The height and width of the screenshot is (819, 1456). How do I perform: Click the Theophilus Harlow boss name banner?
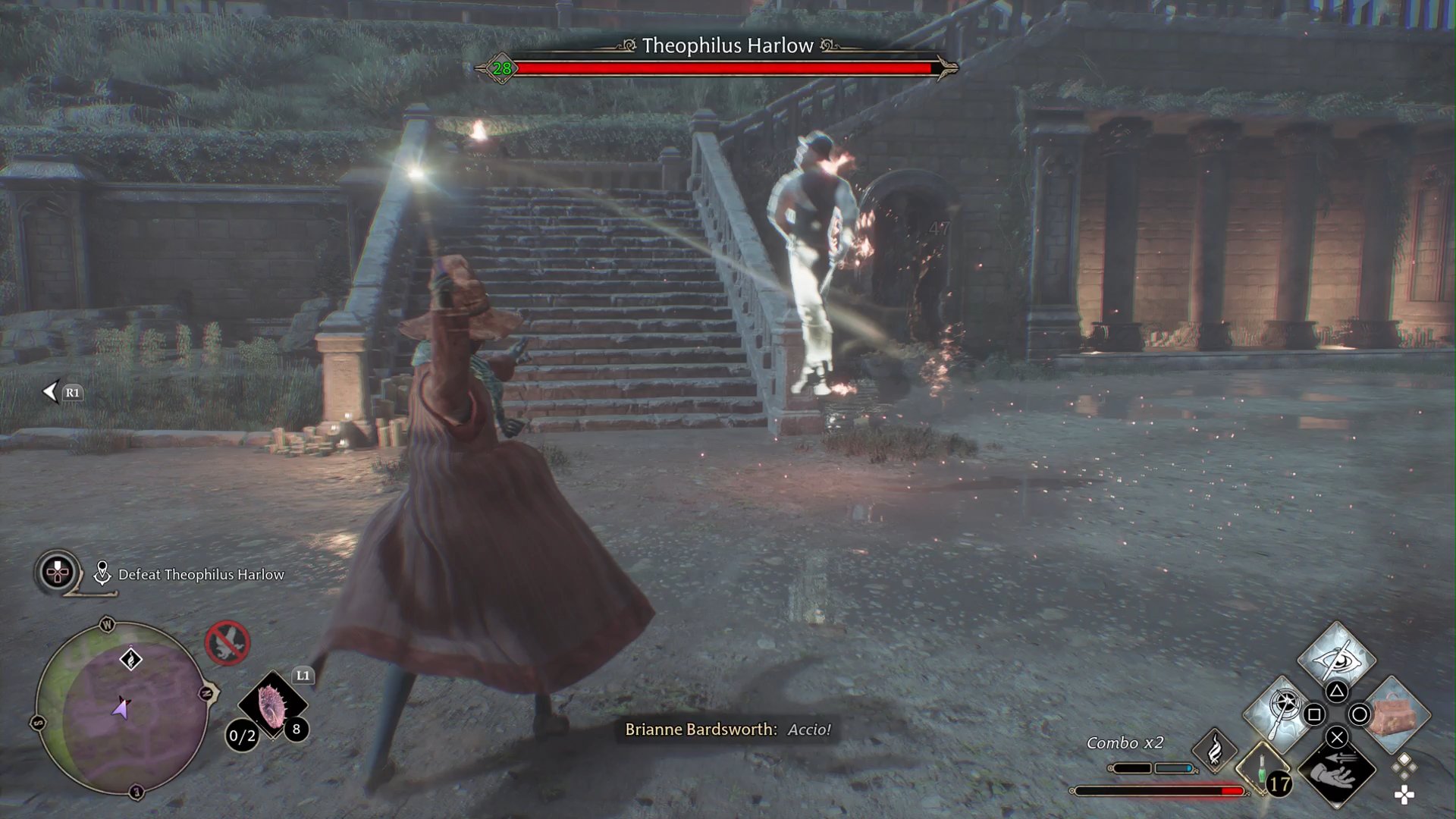pyautogui.click(x=728, y=45)
